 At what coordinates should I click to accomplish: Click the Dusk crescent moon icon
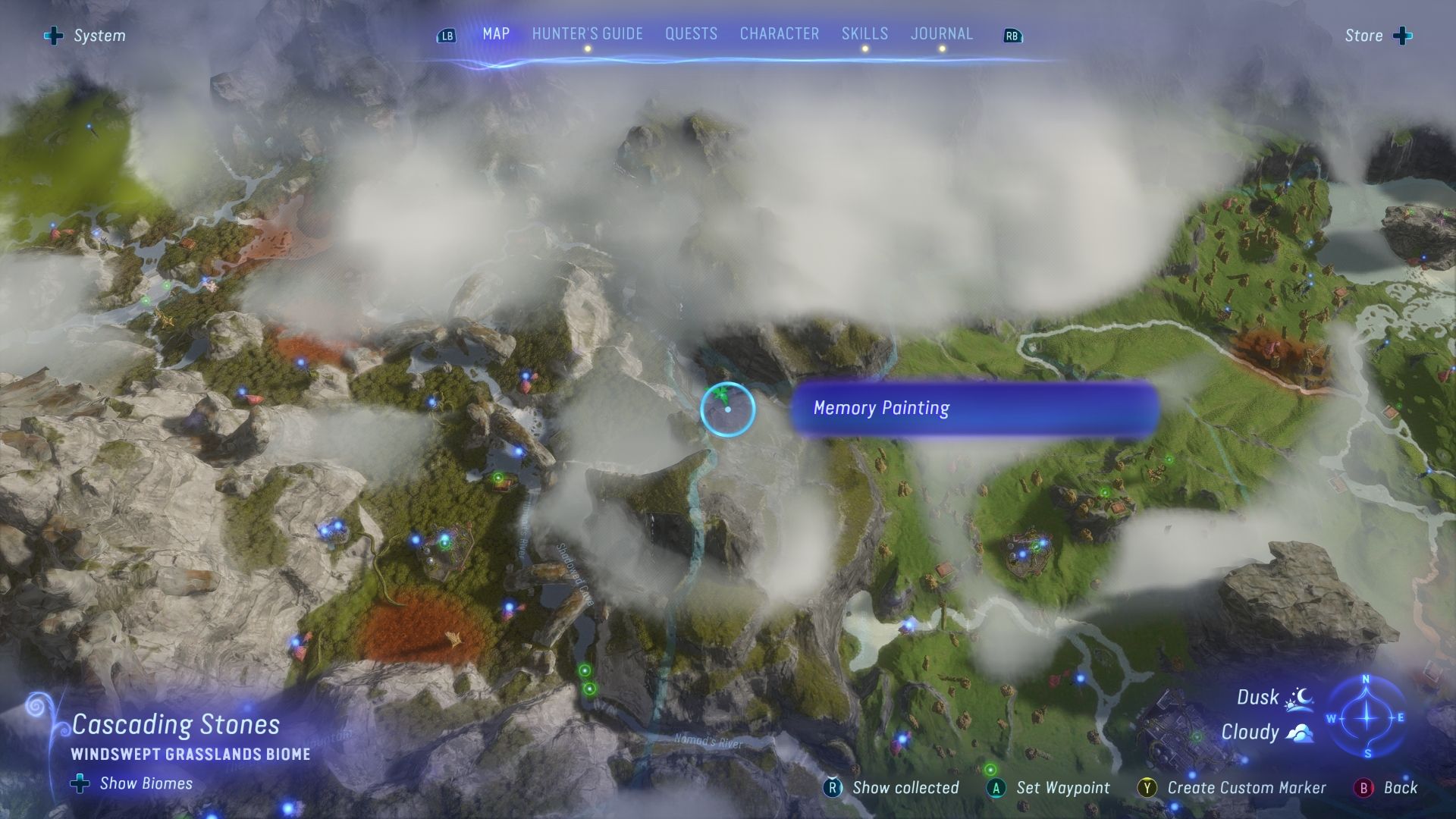(x=1298, y=696)
